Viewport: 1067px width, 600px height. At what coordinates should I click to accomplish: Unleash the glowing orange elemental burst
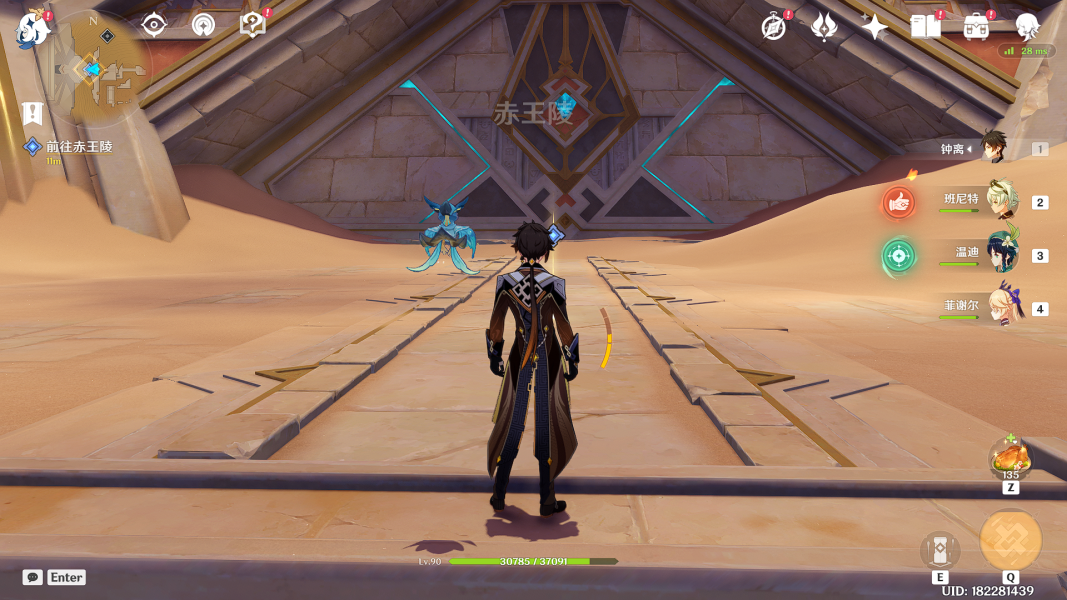(1011, 540)
